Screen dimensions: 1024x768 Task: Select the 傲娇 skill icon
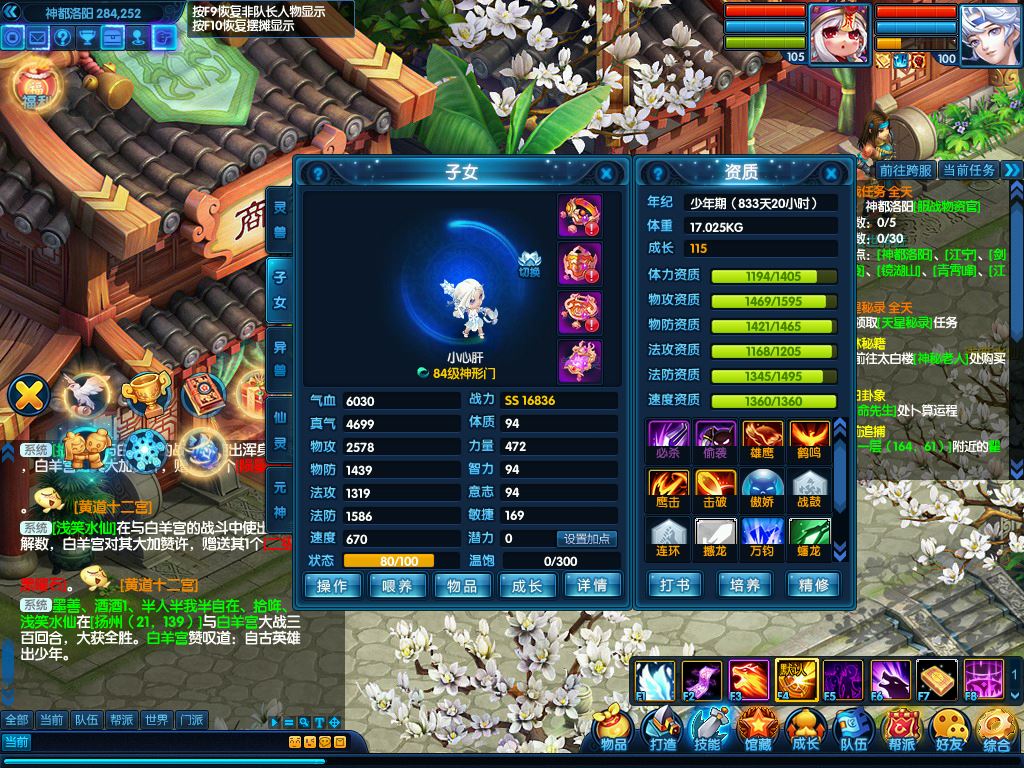click(762, 489)
